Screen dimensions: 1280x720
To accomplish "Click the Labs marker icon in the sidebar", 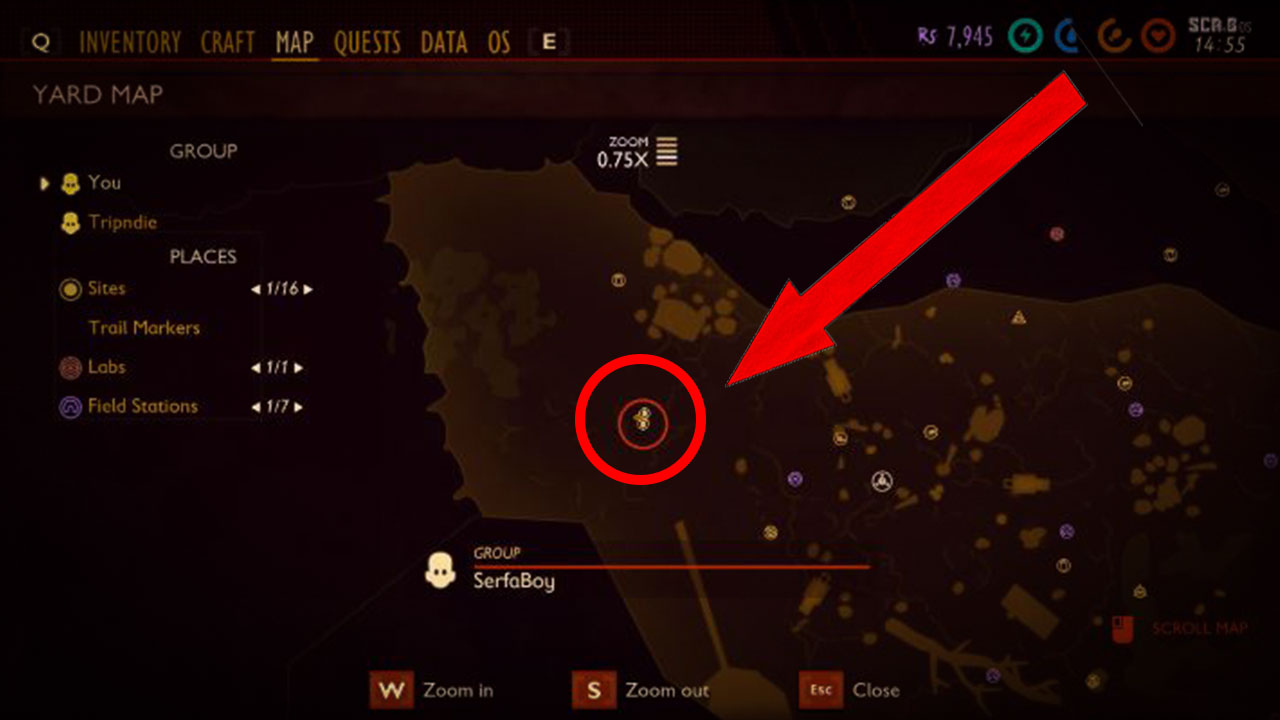I will pos(69,367).
